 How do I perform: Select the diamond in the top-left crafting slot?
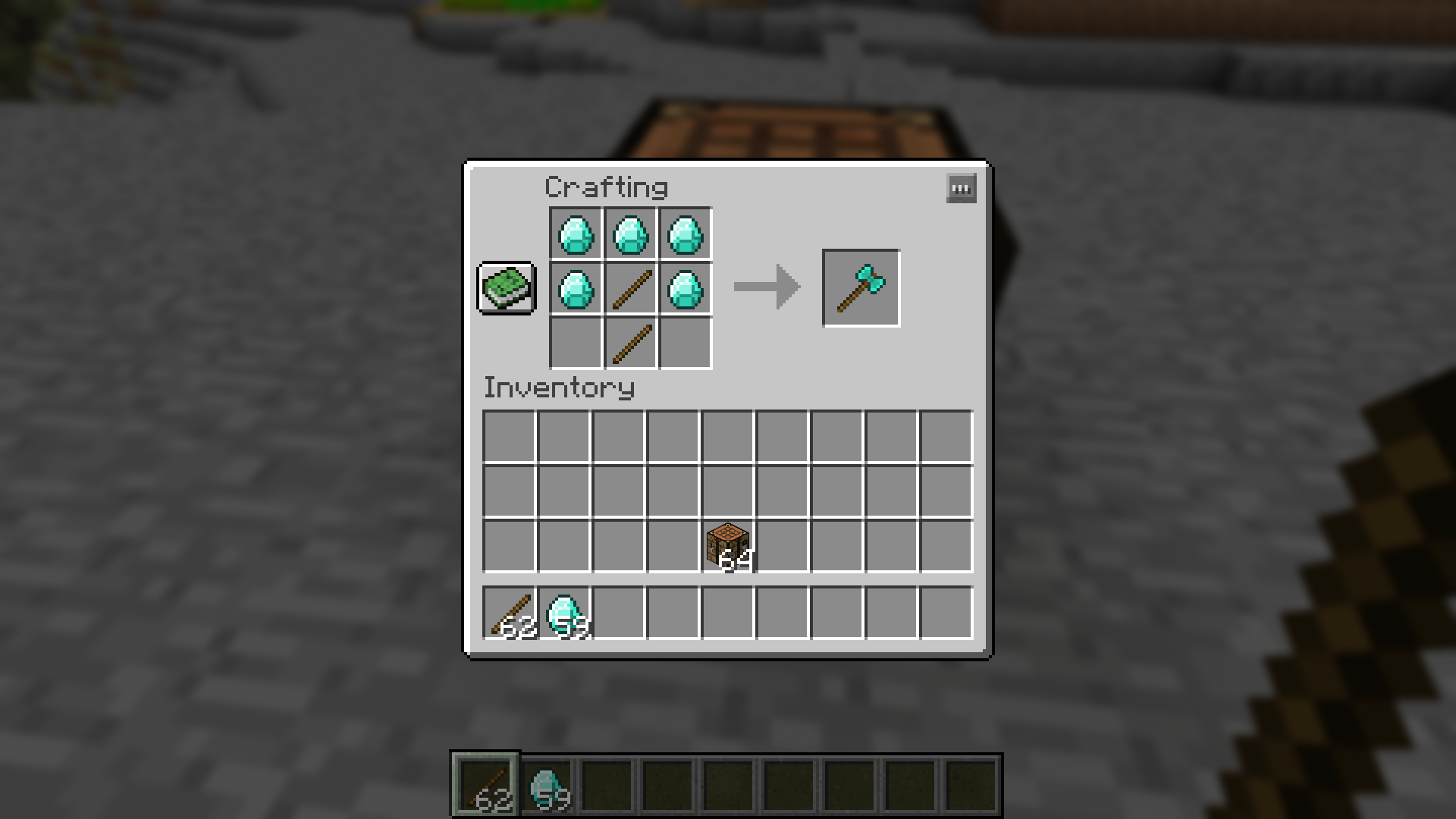(x=575, y=234)
